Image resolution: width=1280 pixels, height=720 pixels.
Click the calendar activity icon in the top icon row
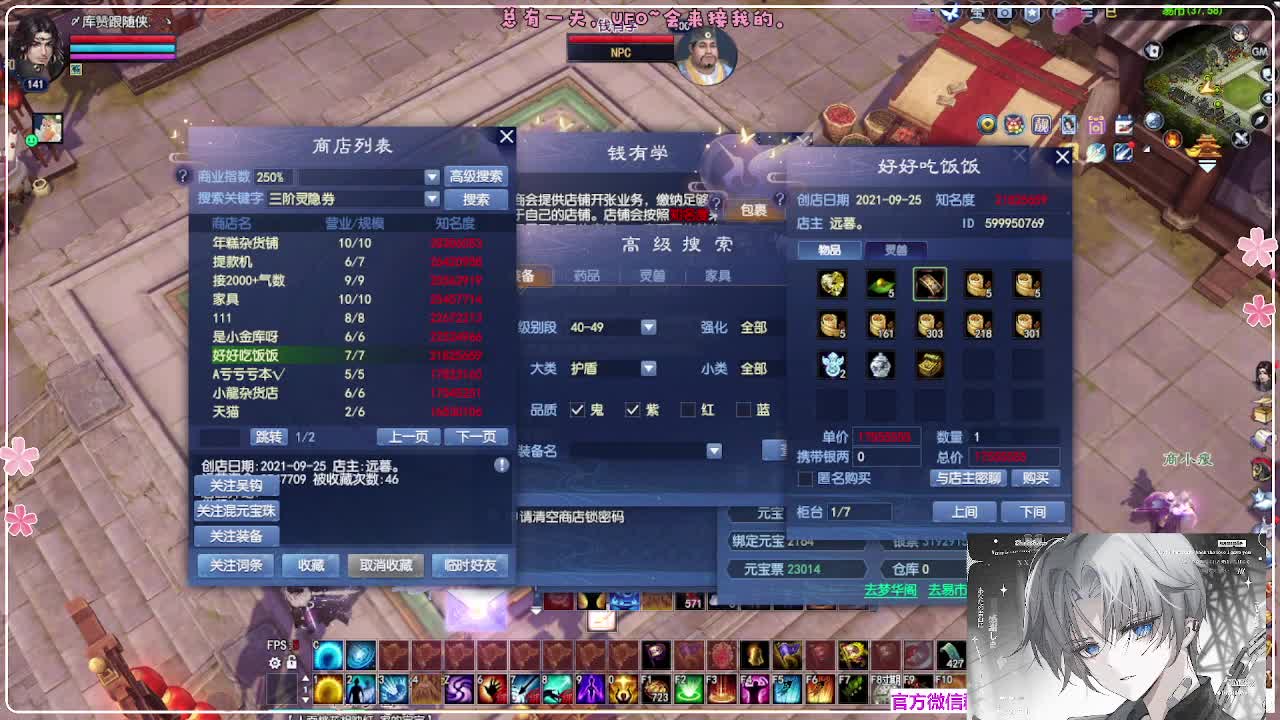[x=1124, y=123]
